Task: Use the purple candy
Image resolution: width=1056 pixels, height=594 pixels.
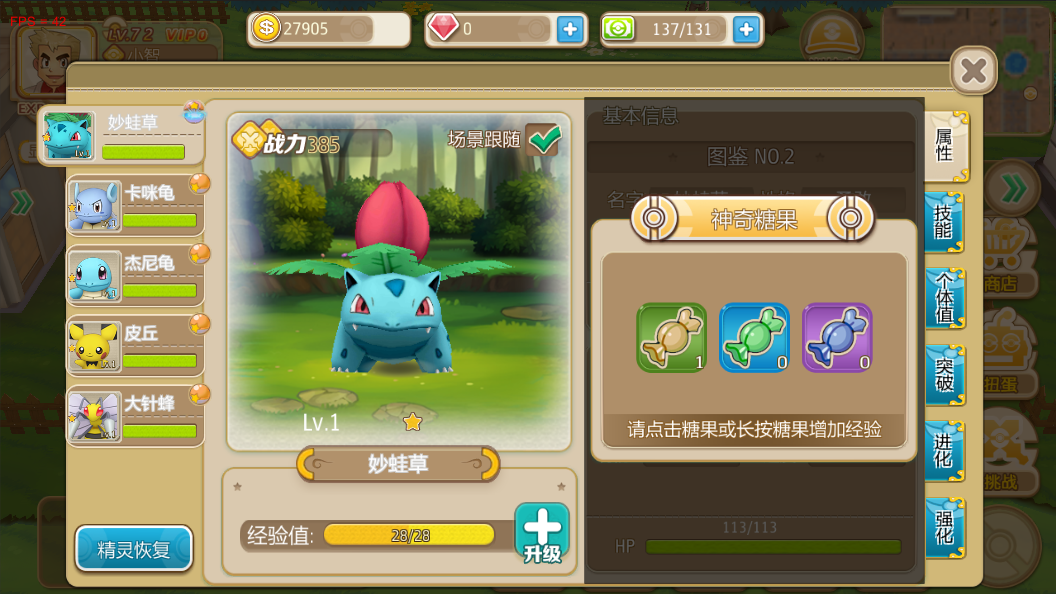Action: point(837,338)
